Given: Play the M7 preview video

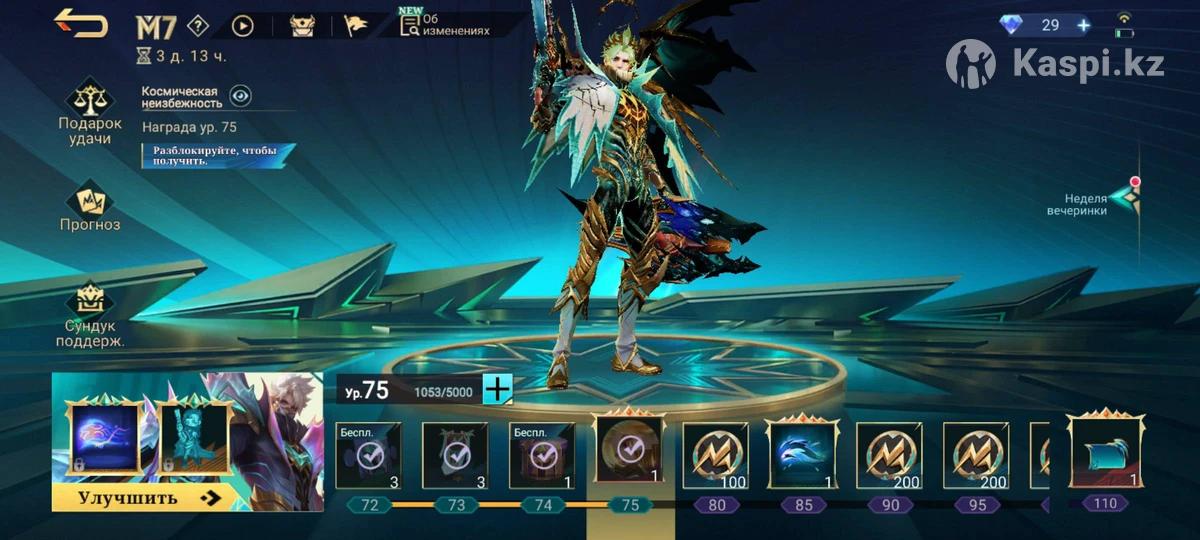Looking at the screenshot, I should click(243, 26).
